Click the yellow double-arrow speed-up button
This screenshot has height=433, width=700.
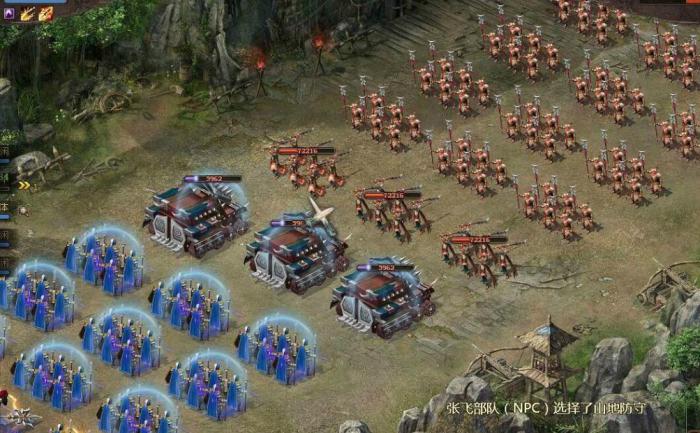23,185
